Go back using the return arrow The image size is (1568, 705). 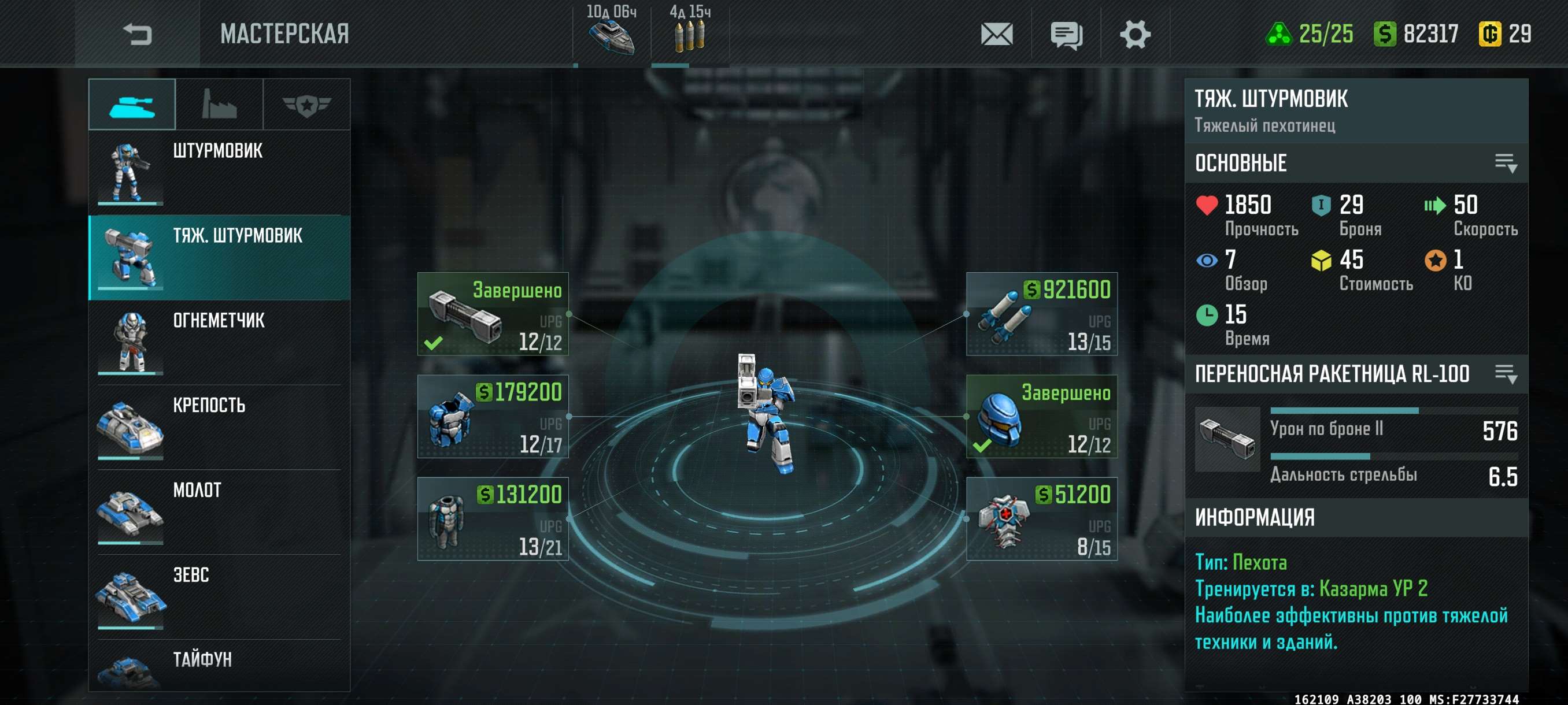pos(137,34)
